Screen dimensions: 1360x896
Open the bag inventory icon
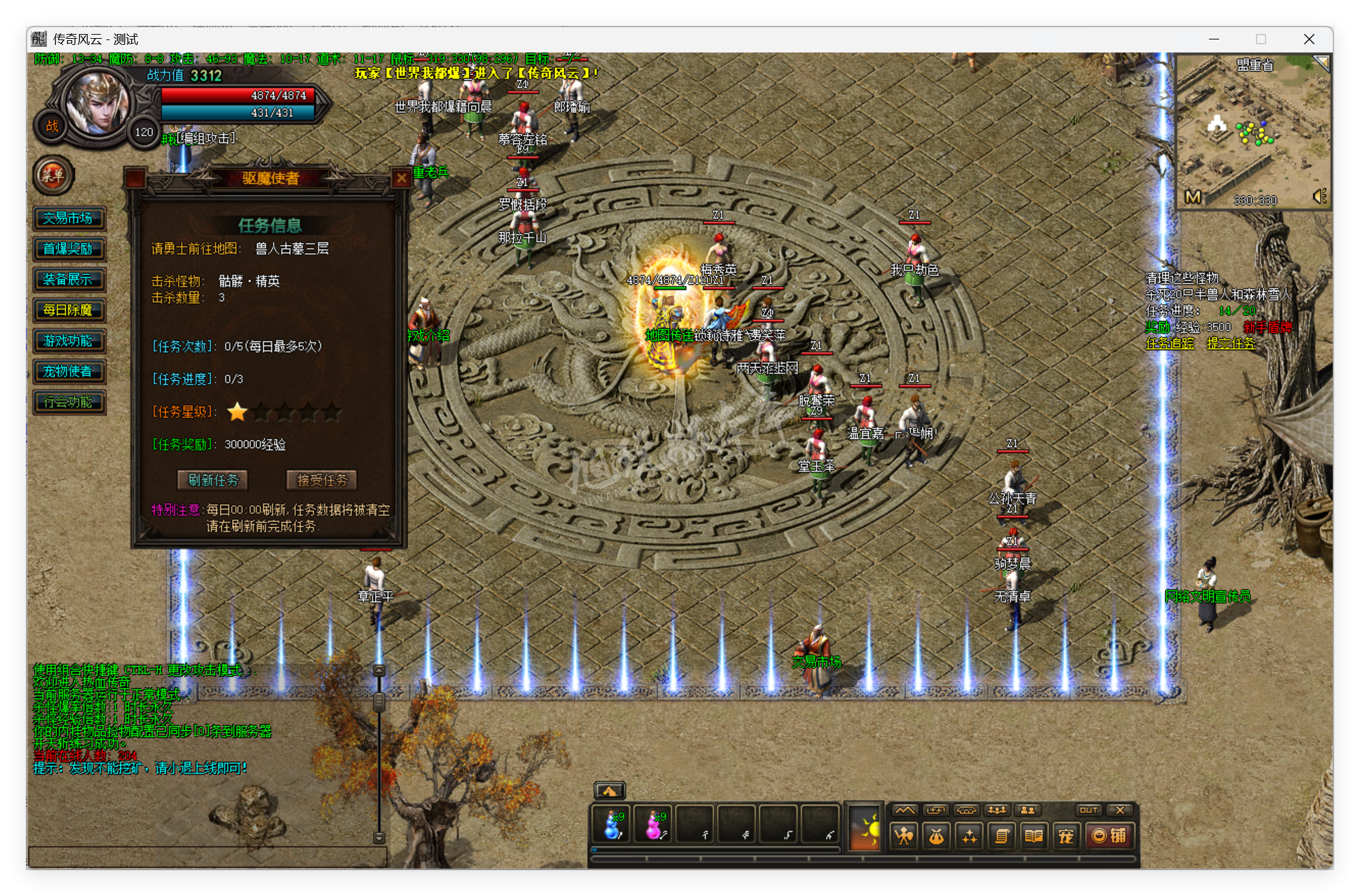935,837
